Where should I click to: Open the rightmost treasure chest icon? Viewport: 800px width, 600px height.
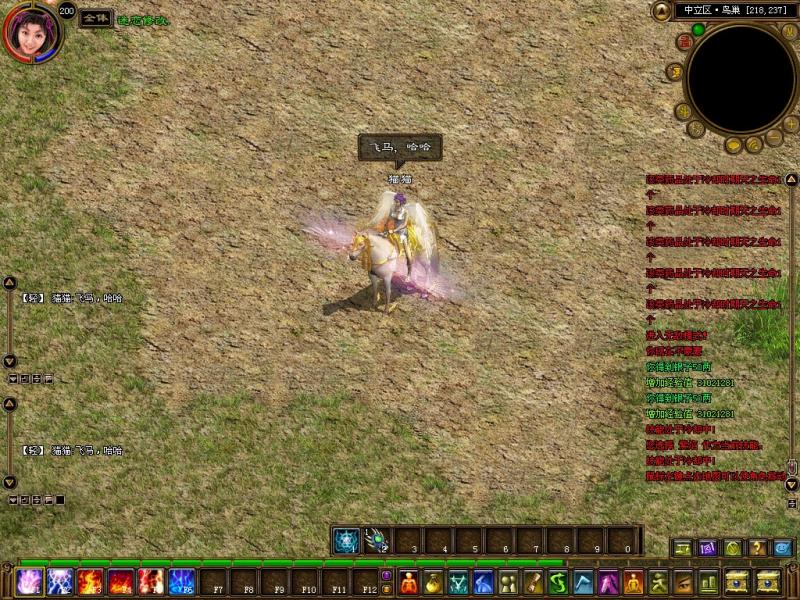768,582
